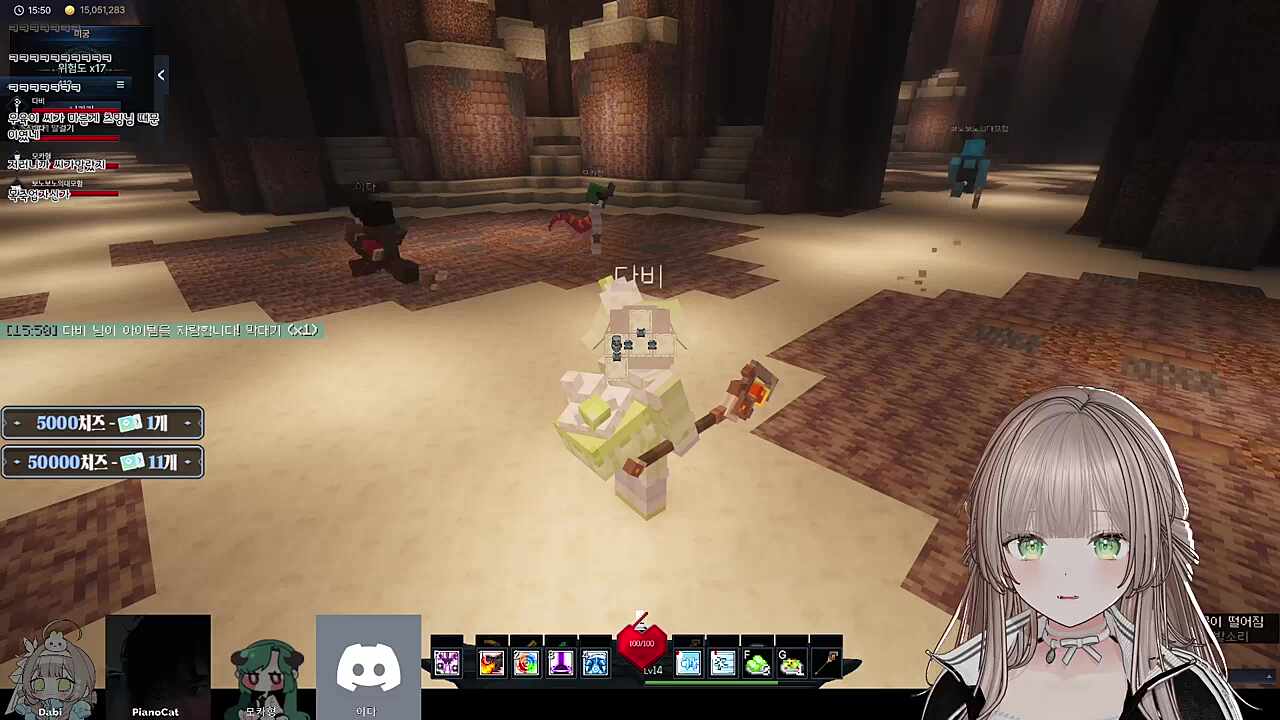The width and height of the screenshot is (1280, 720).
Task: Select the purple rune skill slot
Action: coord(447,662)
